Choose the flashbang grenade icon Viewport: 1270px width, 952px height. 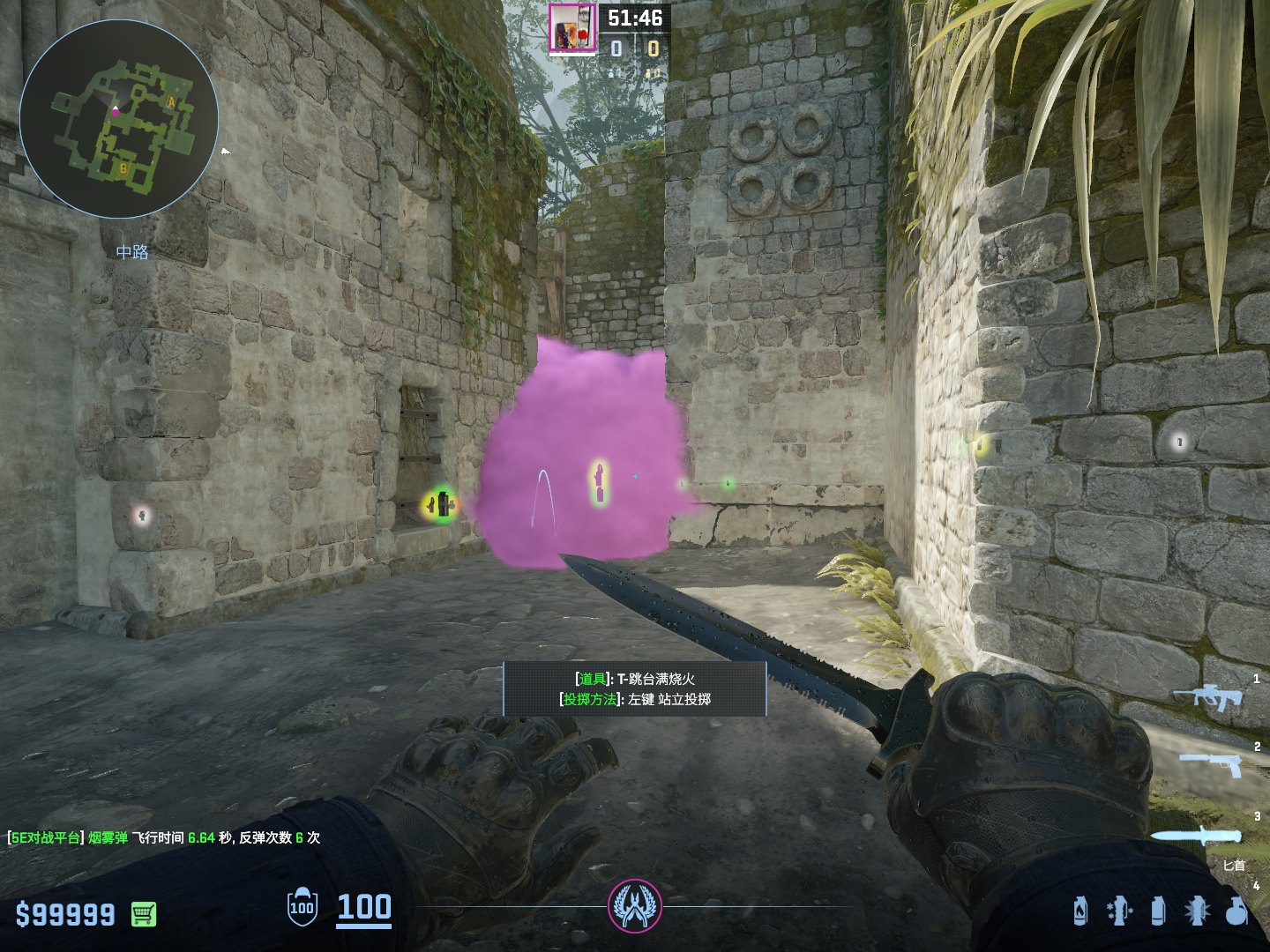1197,911
